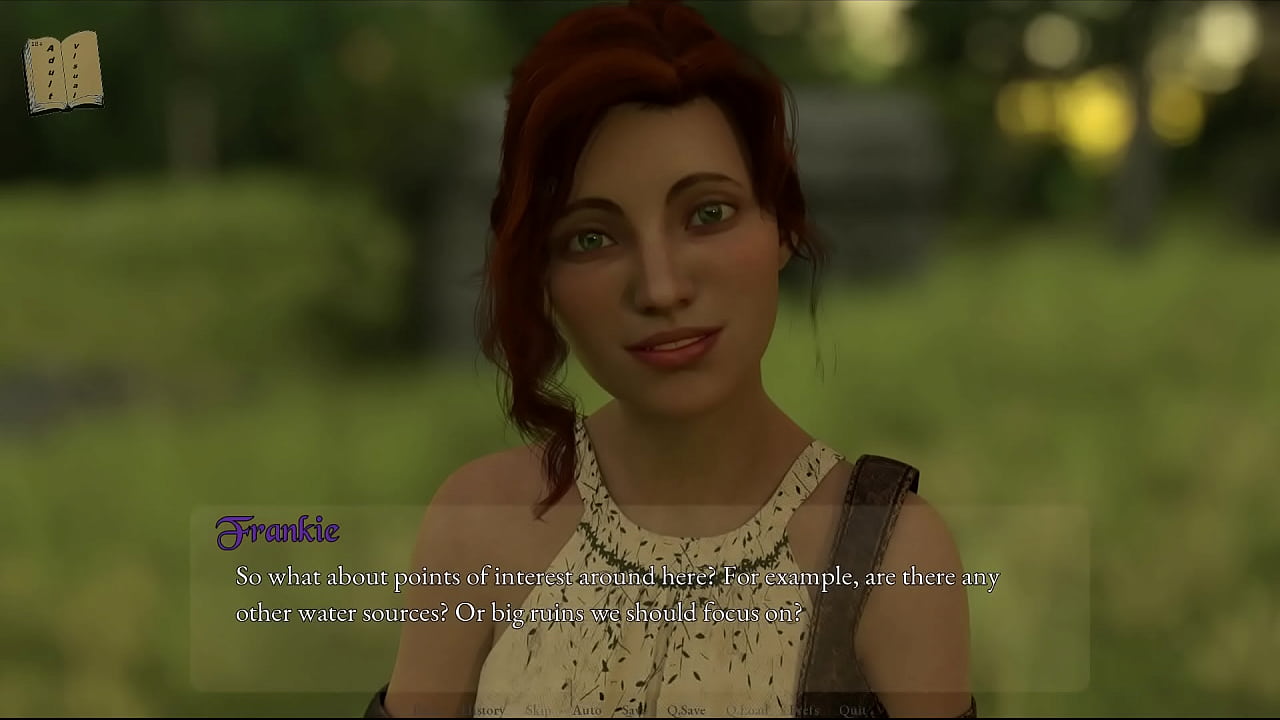Quit the game from the quick menu
The image size is (1280, 720).
(853, 710)
